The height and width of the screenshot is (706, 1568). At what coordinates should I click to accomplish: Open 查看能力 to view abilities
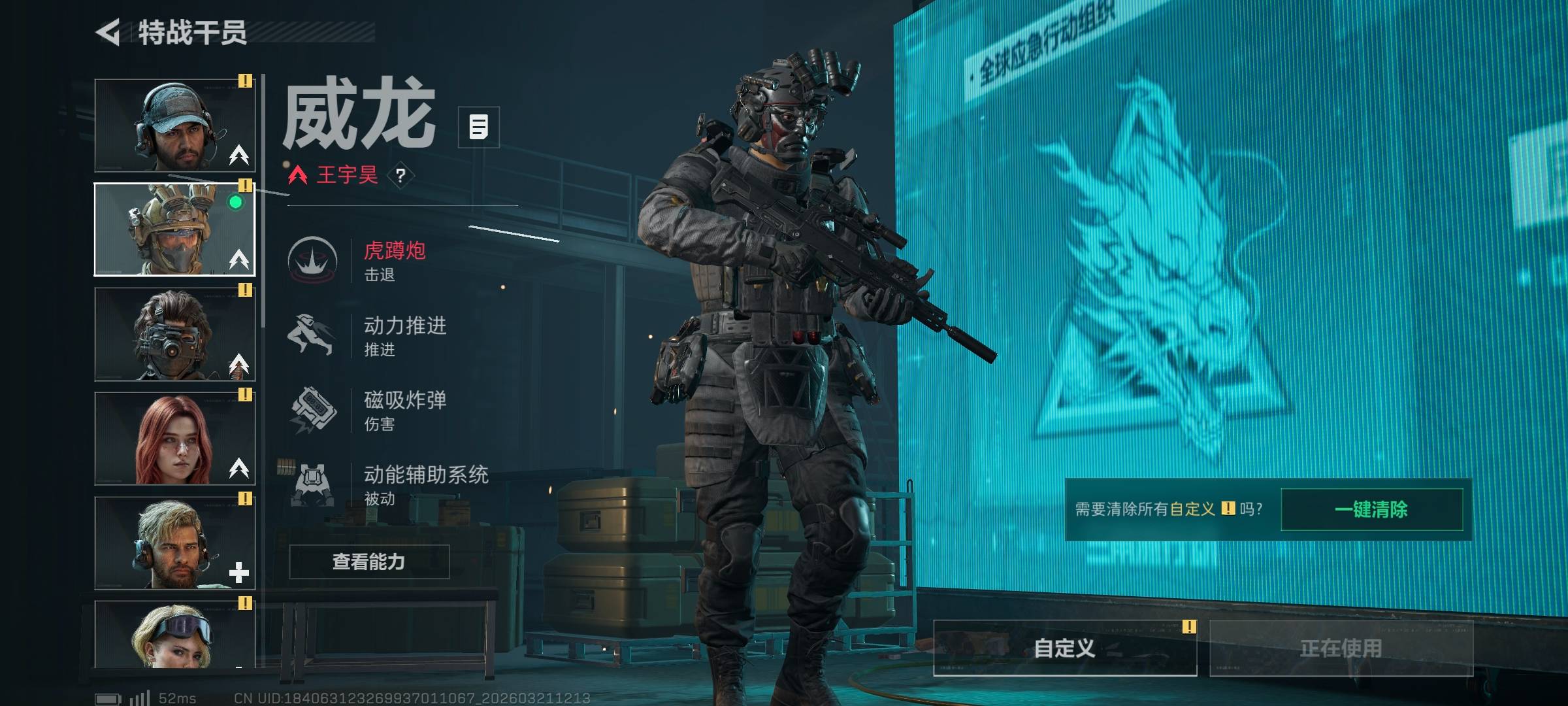tap(369, 562)
